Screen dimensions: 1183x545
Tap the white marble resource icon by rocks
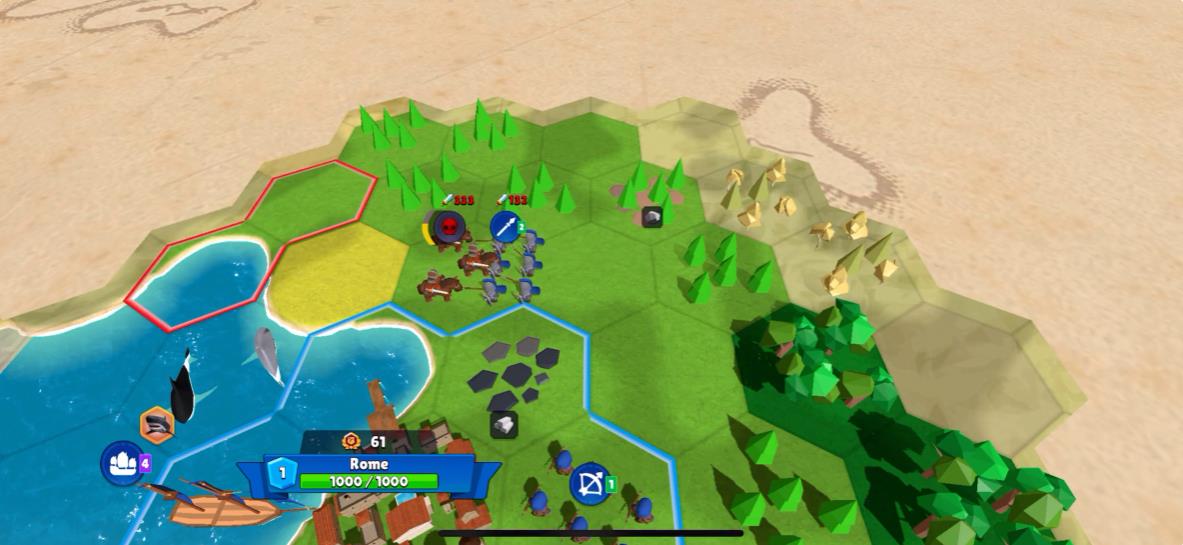[504, 425]
